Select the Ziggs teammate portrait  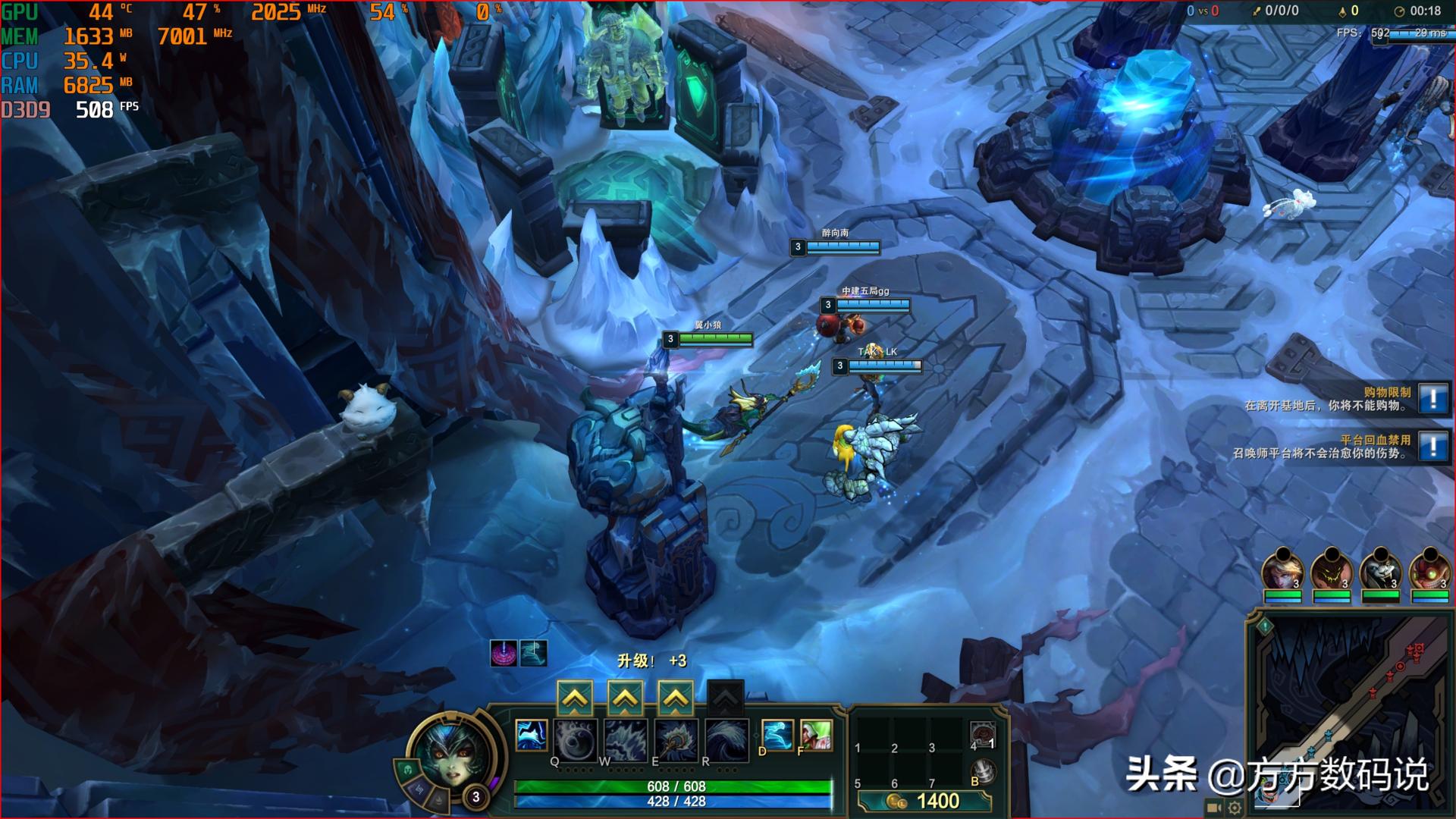click(x=1429, y=571)
